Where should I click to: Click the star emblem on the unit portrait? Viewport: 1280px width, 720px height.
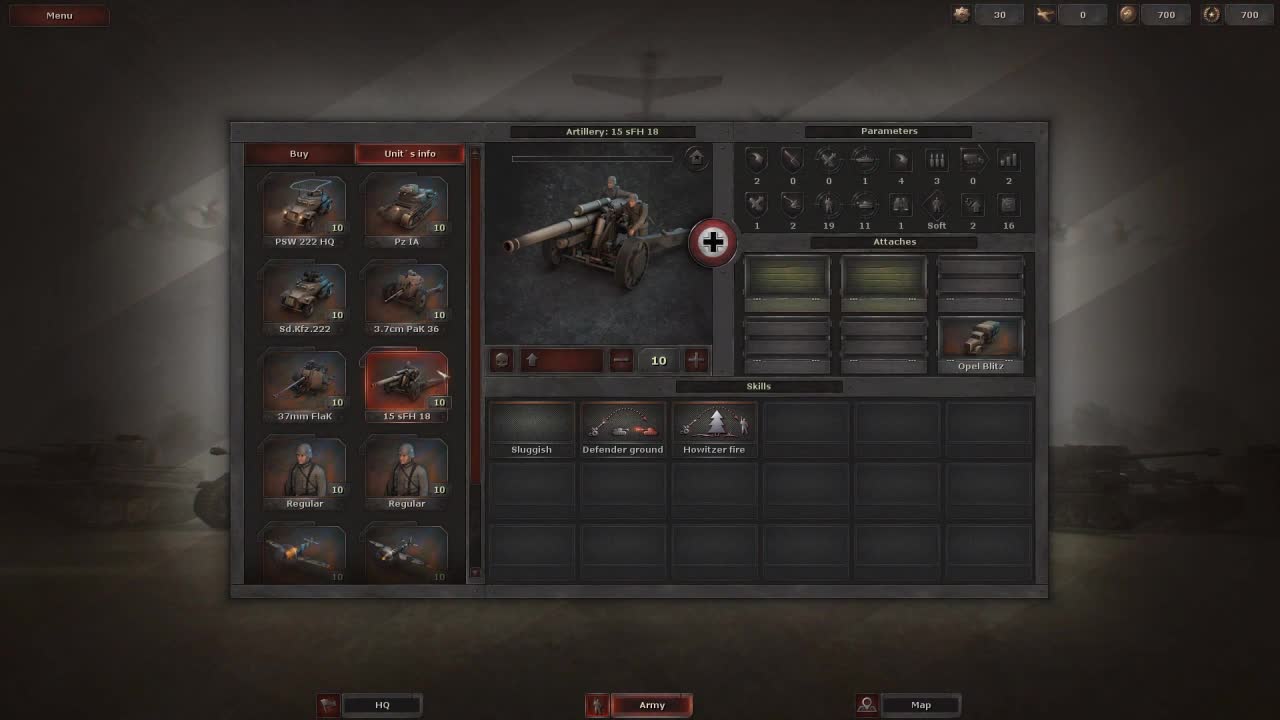pyautogui.click(x=696, y=159)
